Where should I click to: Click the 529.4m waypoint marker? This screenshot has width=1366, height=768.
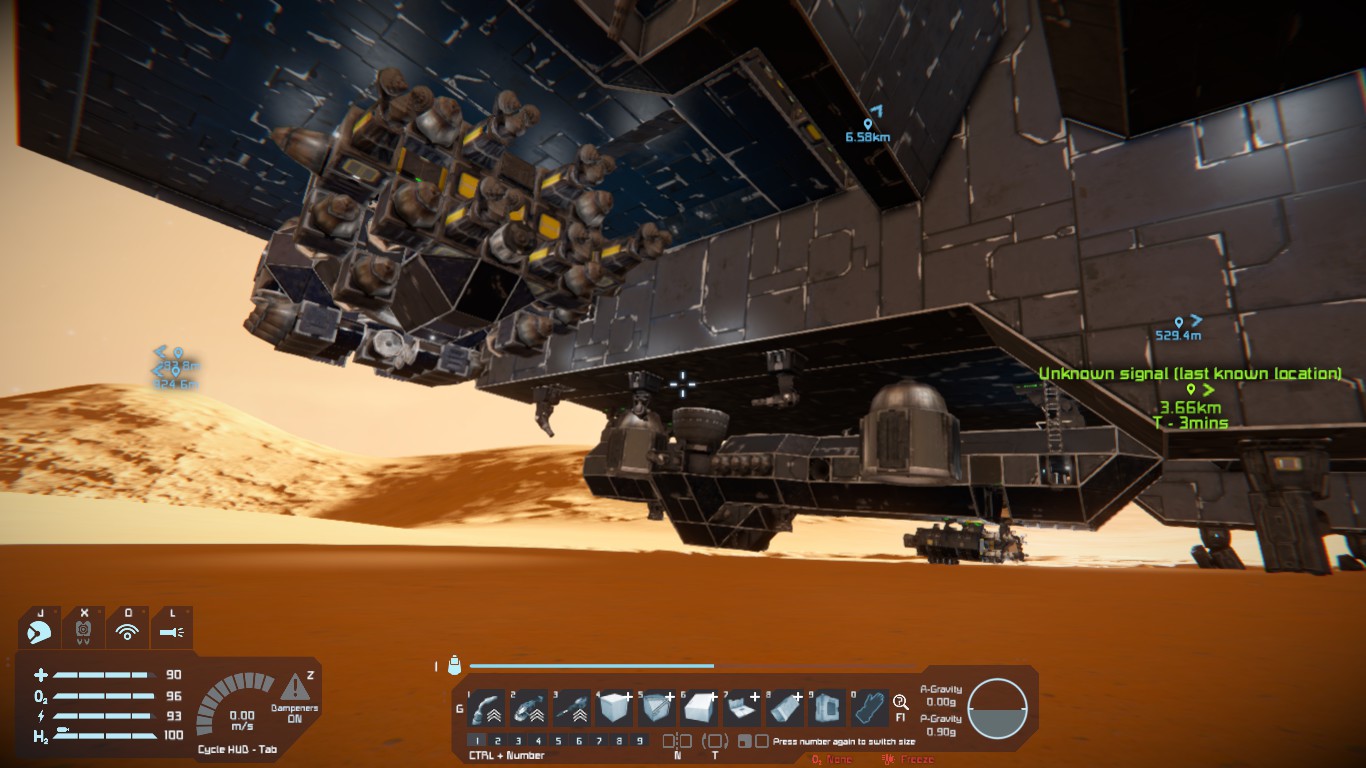point(1179,322)
